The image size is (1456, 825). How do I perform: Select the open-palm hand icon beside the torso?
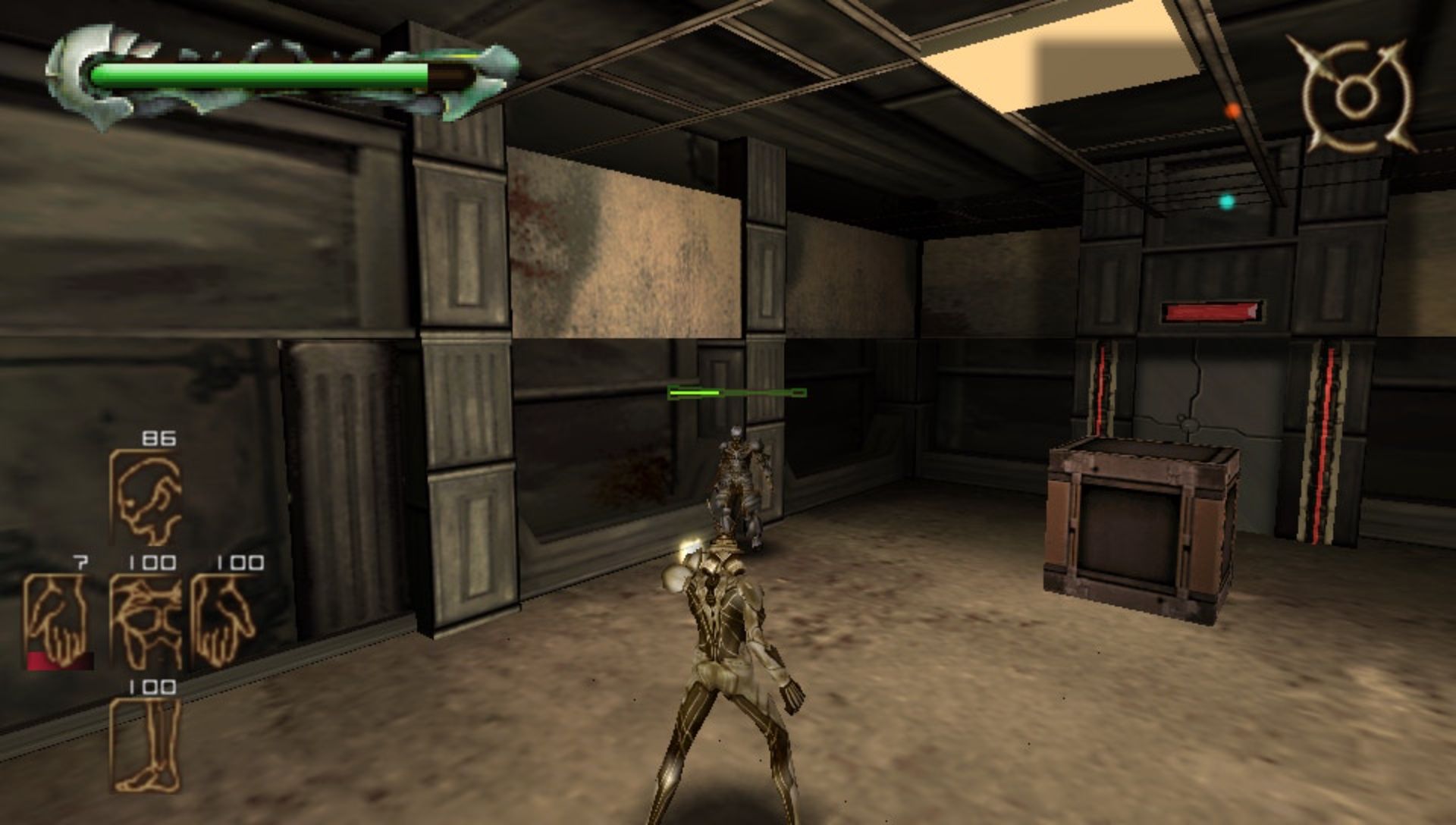pos(224,622)
